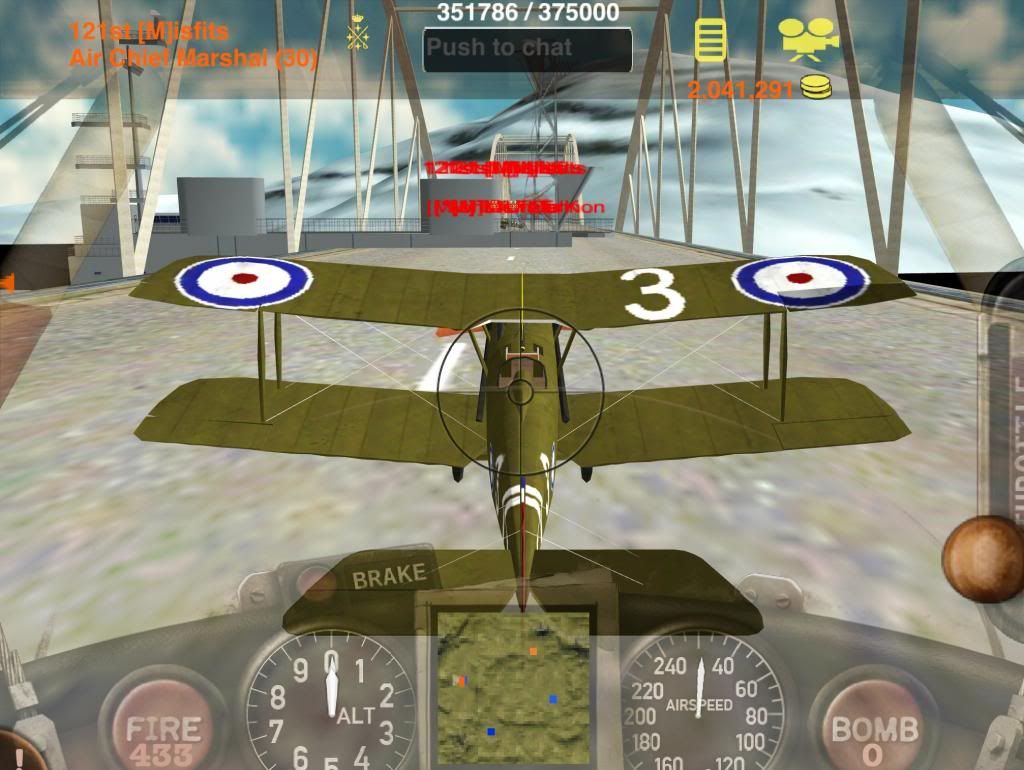Grab the wooden throttle knob

(x=984, y=559)
